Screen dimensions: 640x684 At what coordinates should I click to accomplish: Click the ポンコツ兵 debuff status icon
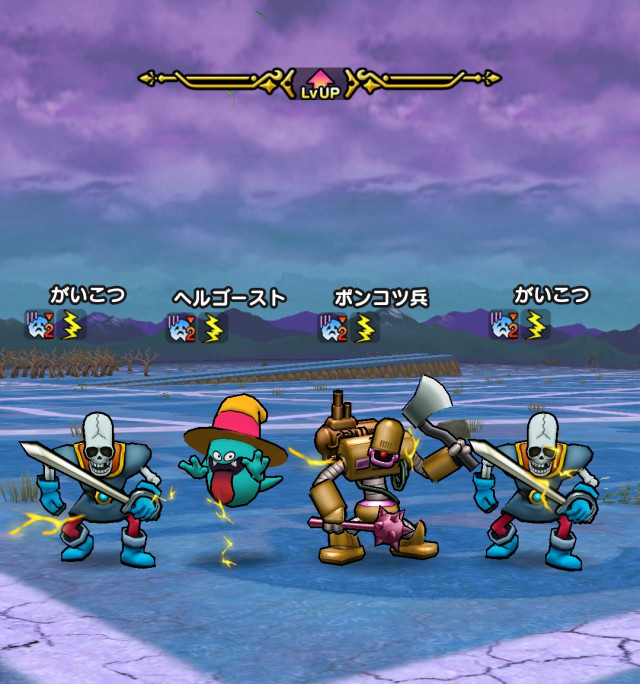pyautogui.click(x=334, y=328)
